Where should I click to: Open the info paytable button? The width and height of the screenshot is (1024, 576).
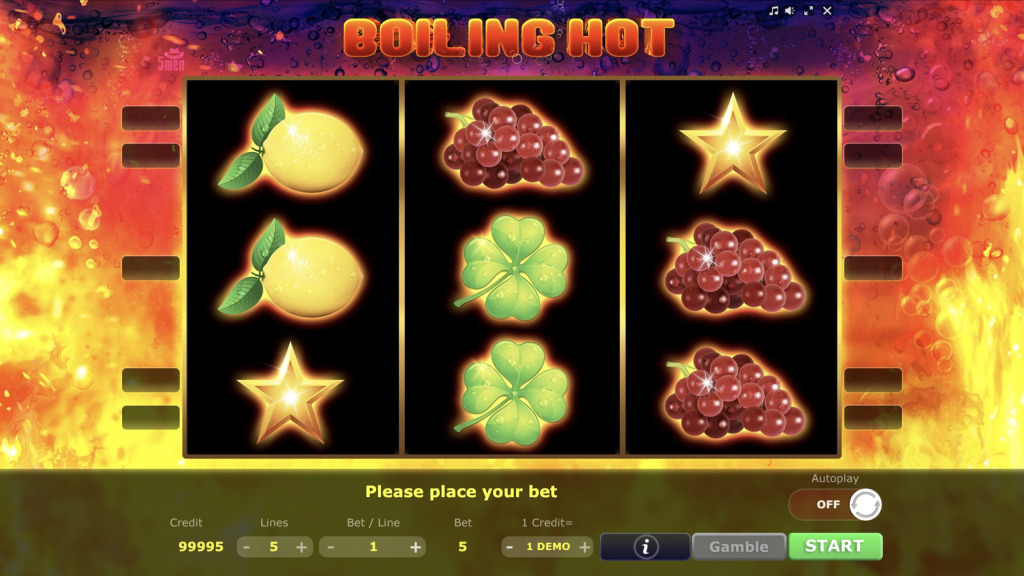[x=645, y=547]
